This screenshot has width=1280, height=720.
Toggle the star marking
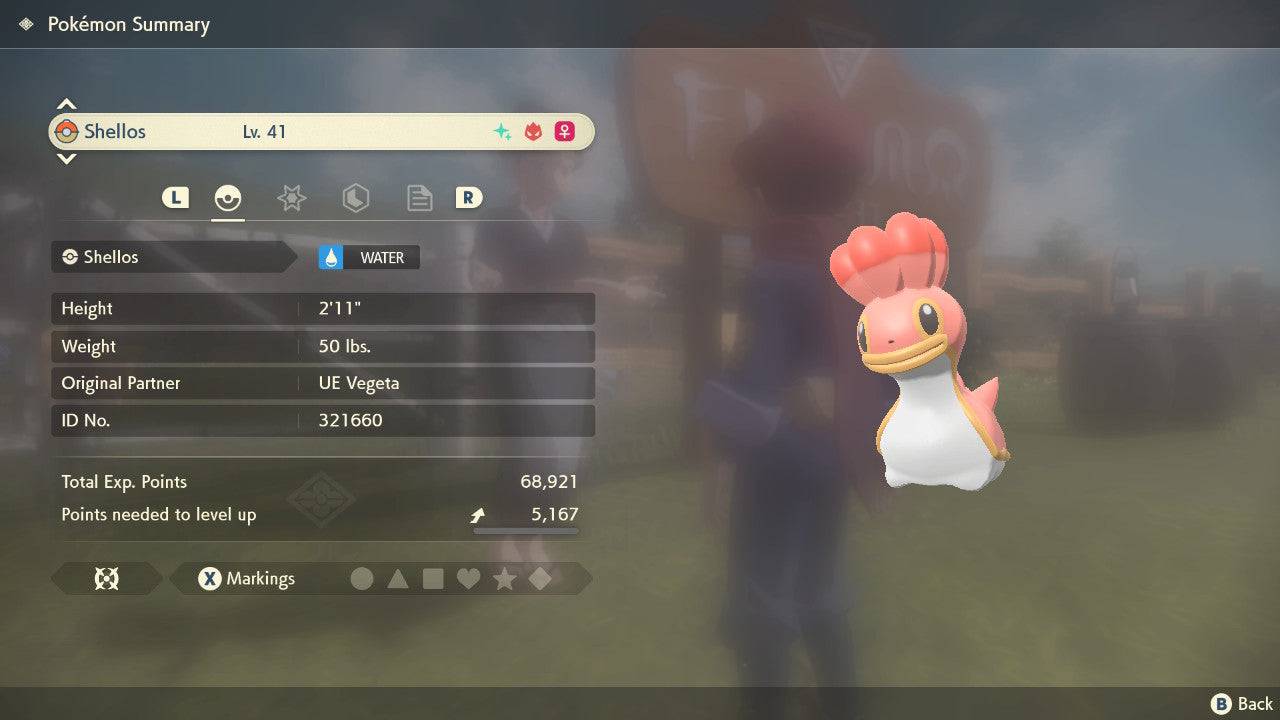point(504,578)
